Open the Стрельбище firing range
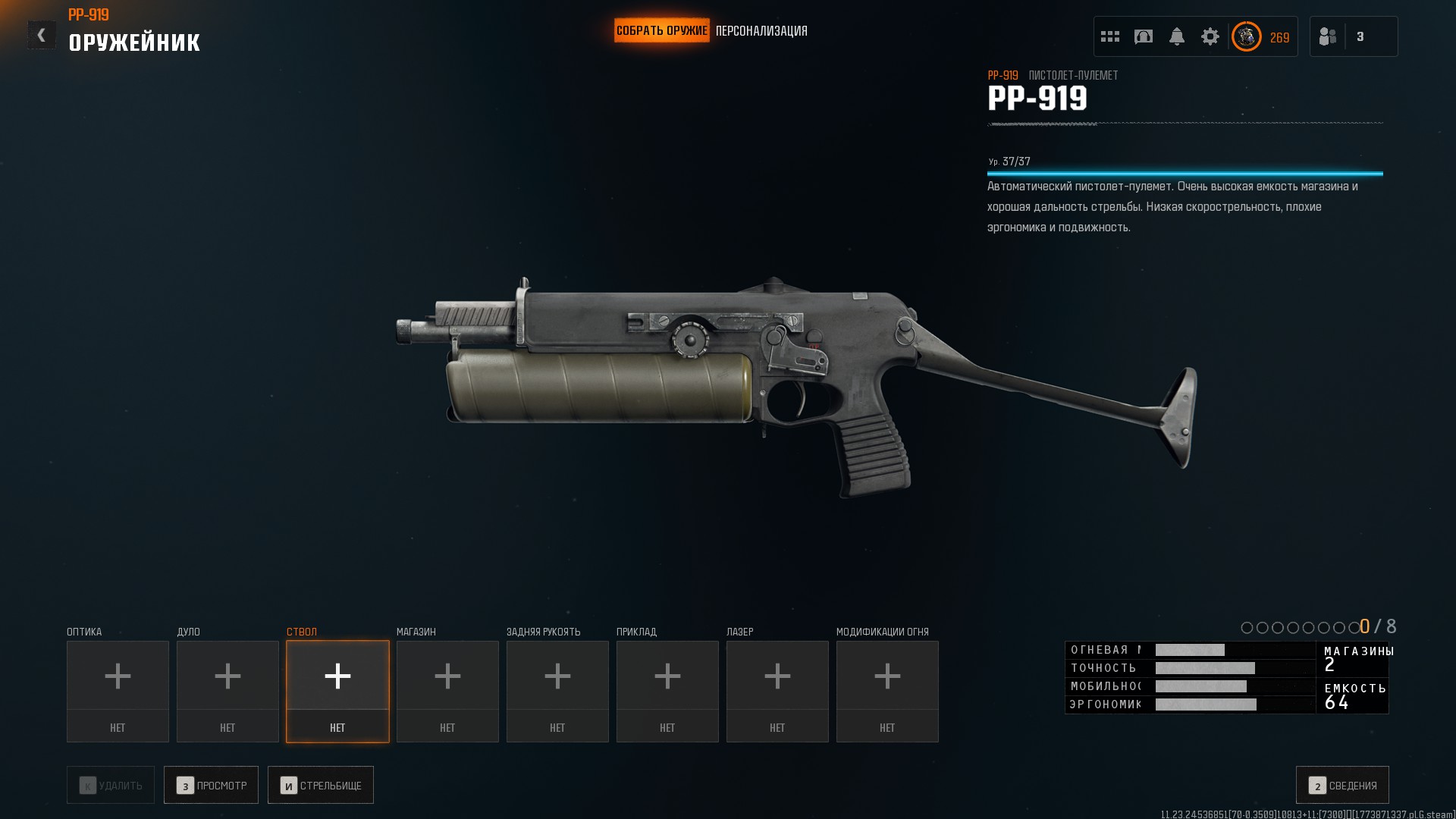The height and width of the screenshot is (819, 1456). 320,785
